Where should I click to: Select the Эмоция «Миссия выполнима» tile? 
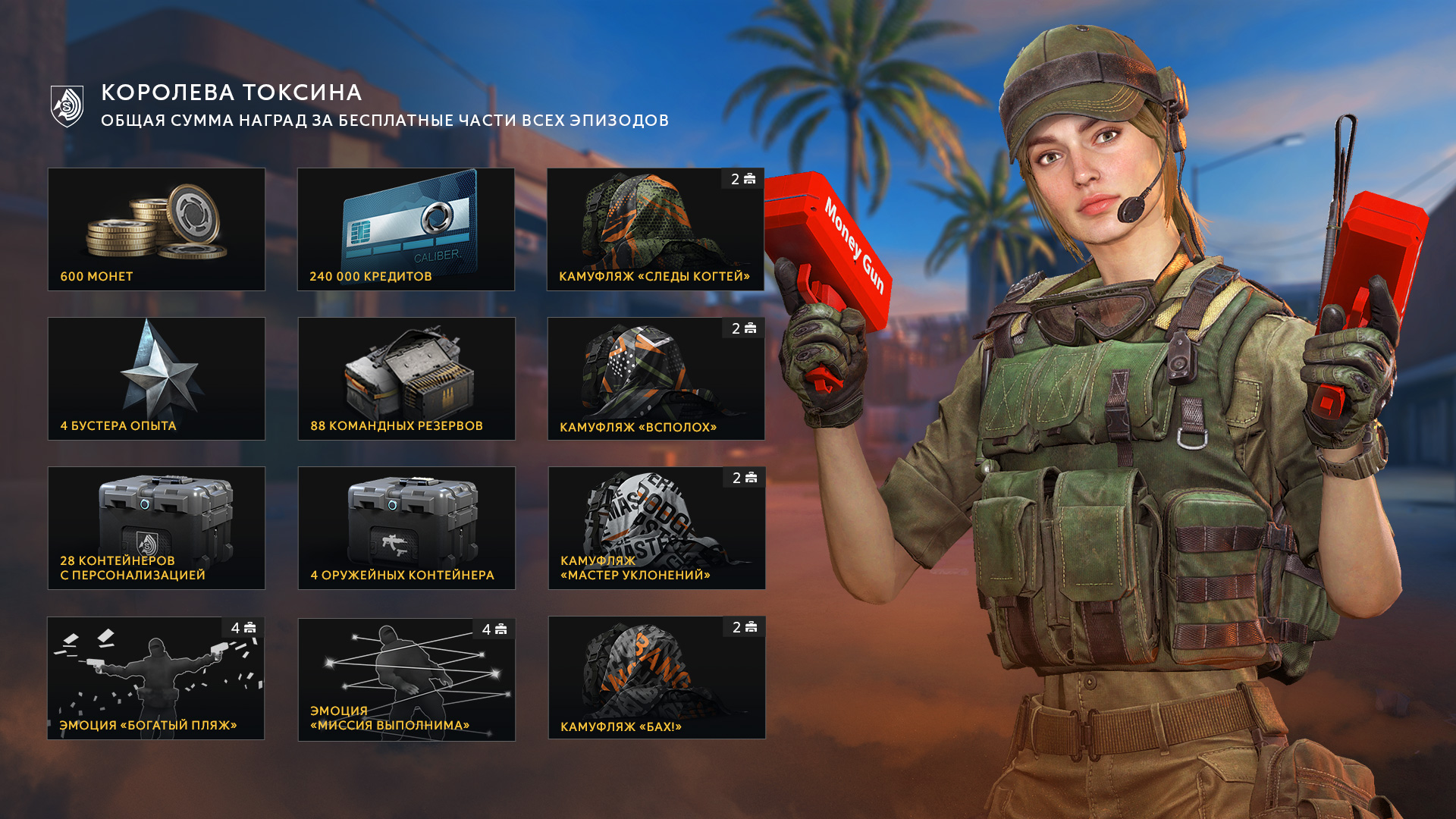pos(406,679)
